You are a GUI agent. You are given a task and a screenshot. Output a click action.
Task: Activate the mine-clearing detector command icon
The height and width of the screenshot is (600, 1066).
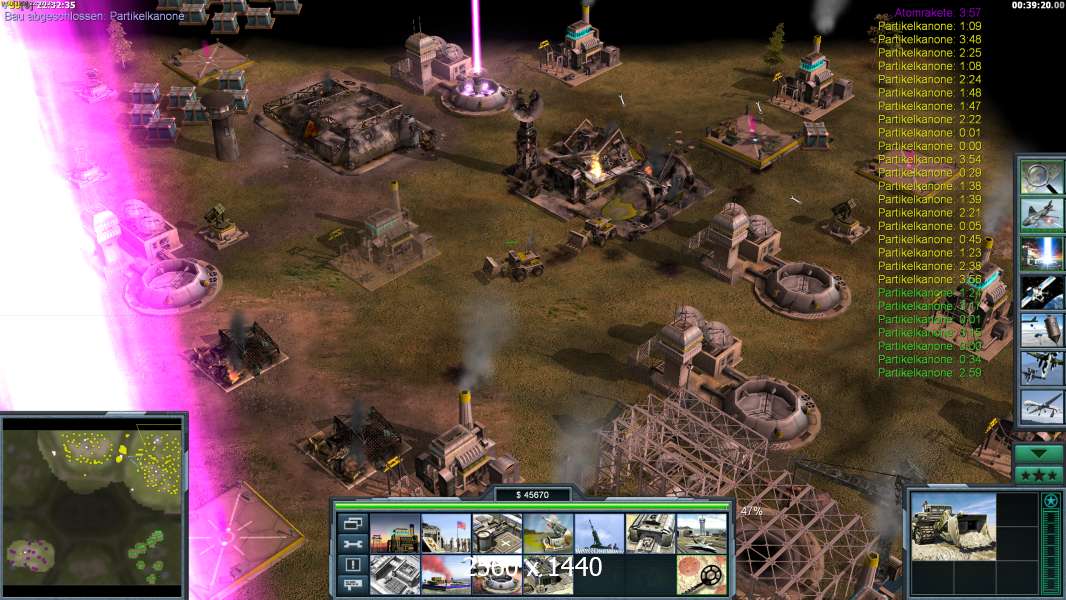point(701,575)
